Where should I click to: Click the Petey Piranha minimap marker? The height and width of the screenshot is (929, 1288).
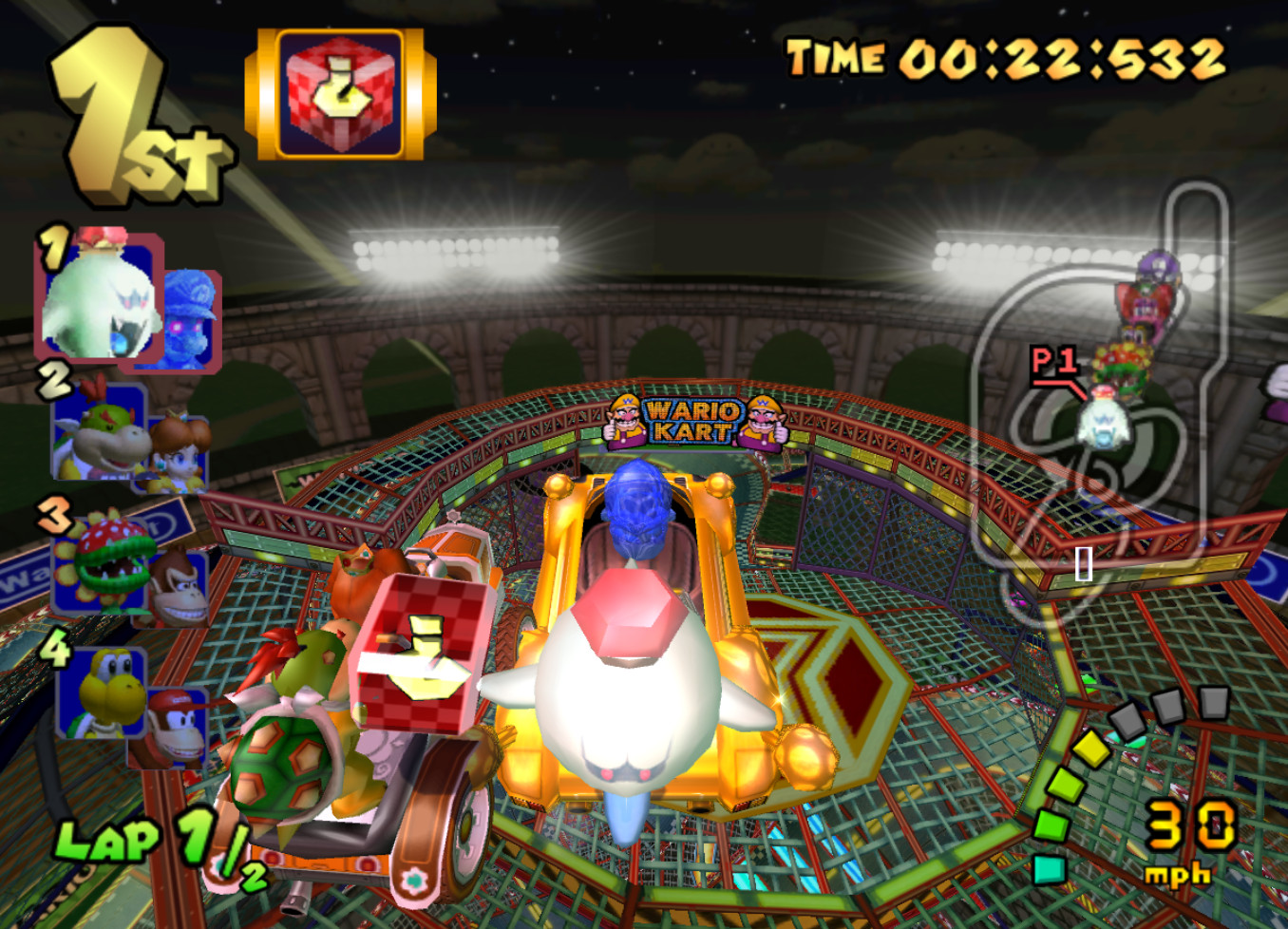(x=1125, y=368)
